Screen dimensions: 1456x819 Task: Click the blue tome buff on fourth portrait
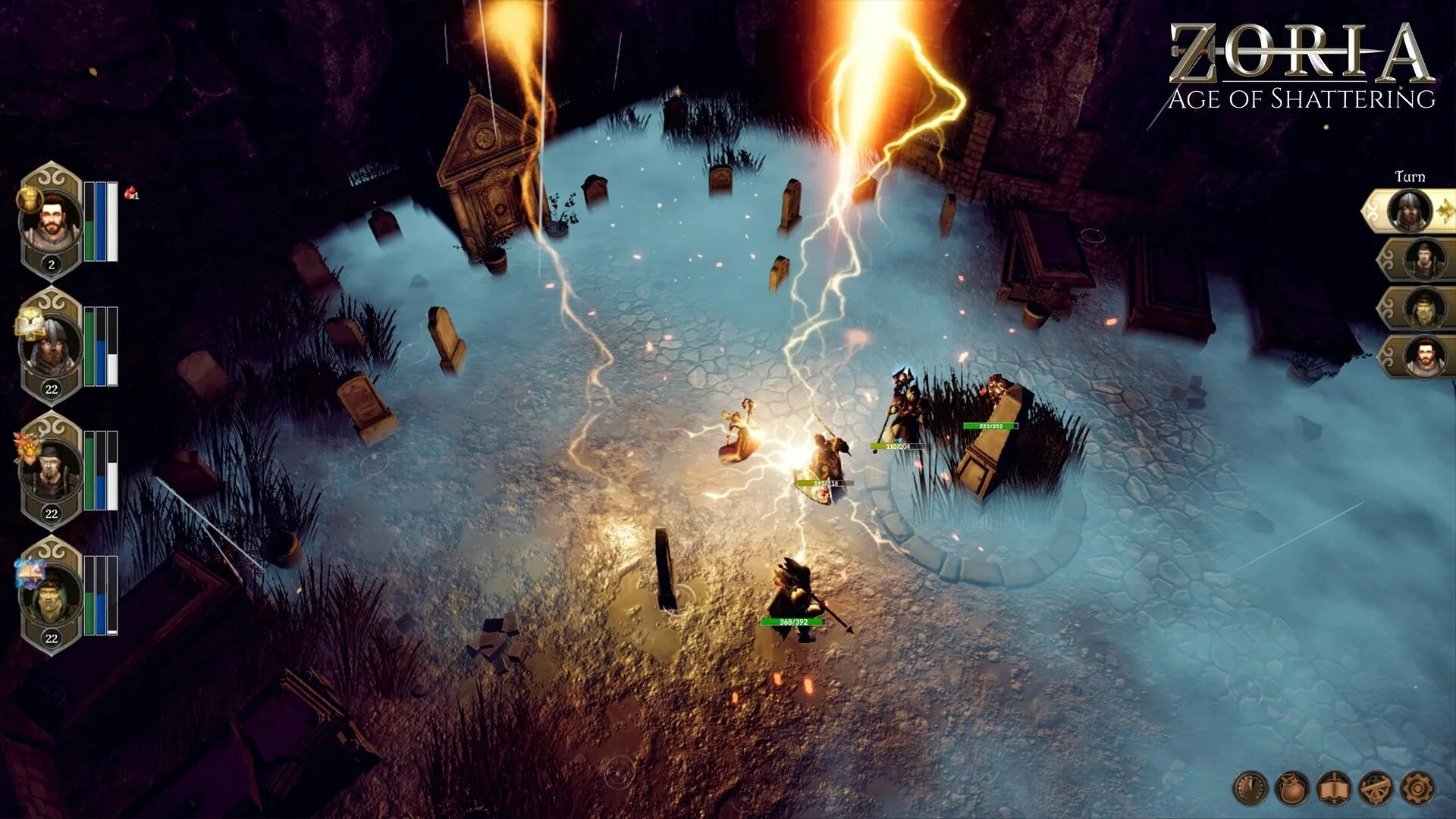pyautogui.click(x=30, y=569)
